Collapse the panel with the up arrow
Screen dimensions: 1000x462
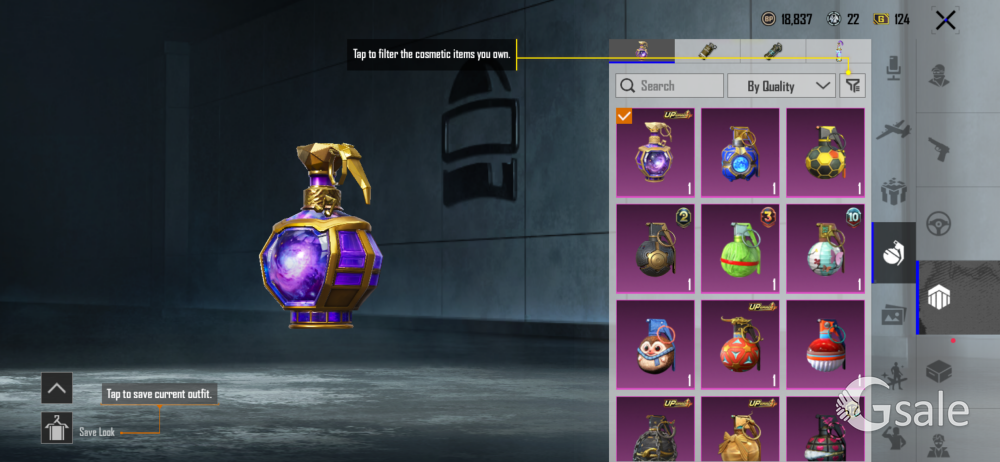[x=56, y=388]
